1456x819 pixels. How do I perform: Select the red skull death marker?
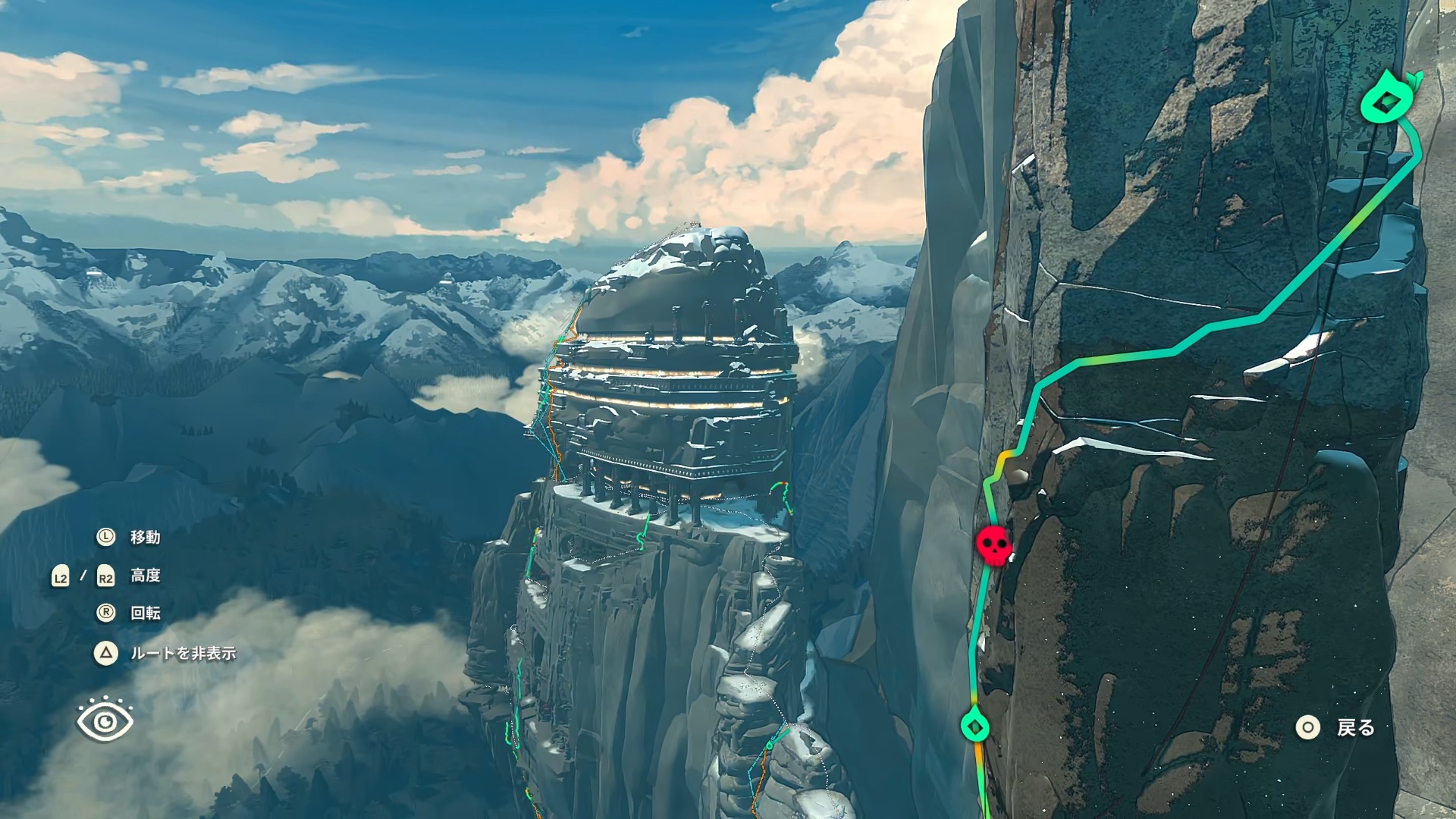pyautogui.click(x=993, y=545)
